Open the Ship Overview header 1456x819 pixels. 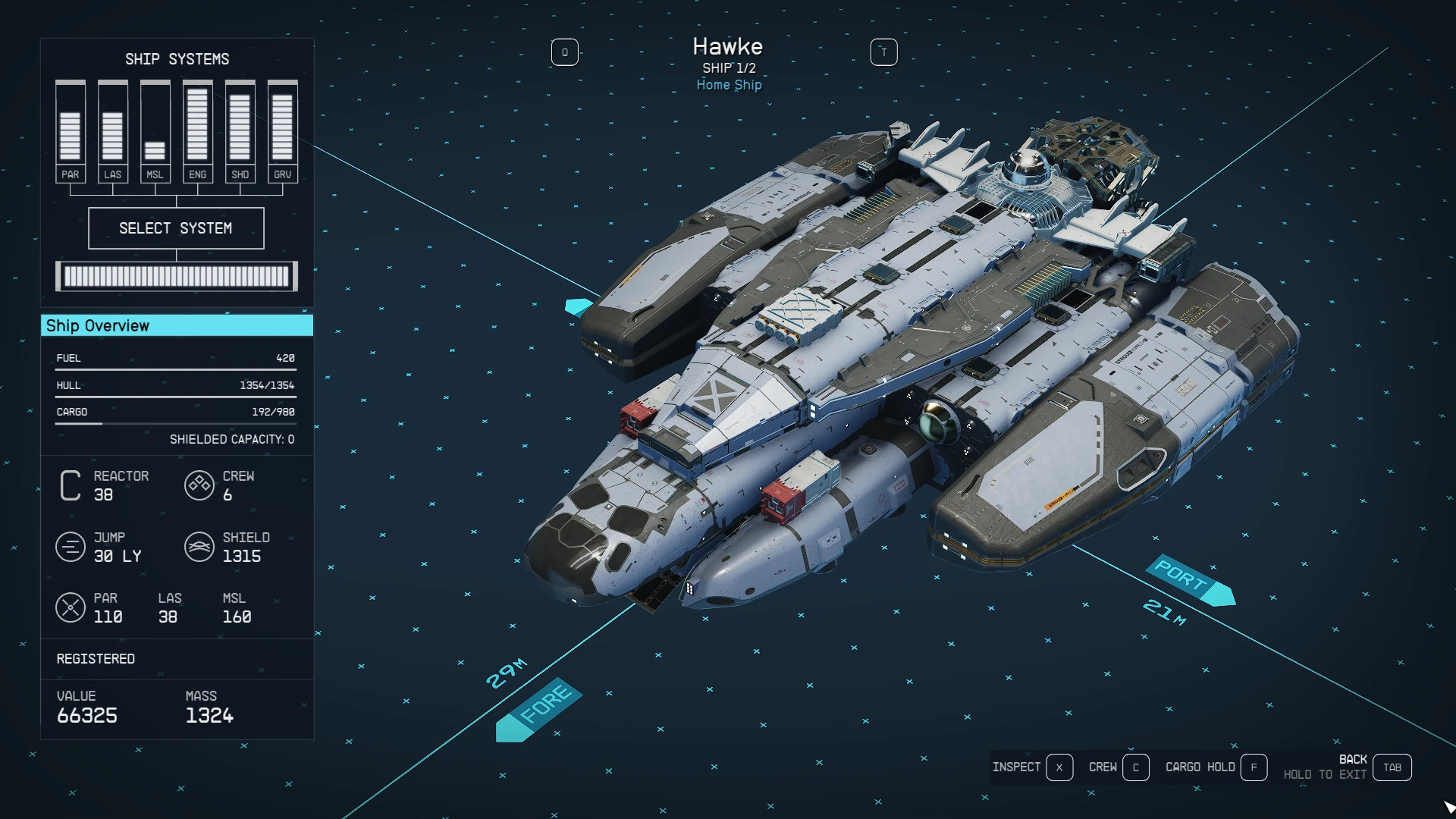[x=176, y=326]
